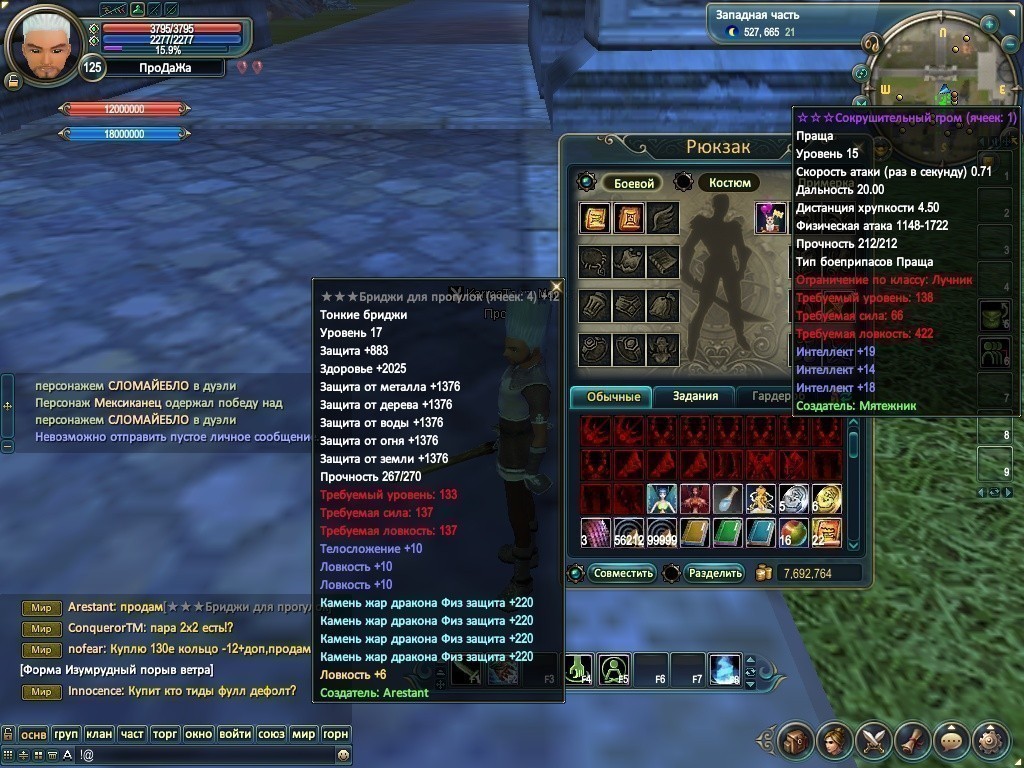
Task: Switch chat to the клан channel
Action: [x=98, y=734]
